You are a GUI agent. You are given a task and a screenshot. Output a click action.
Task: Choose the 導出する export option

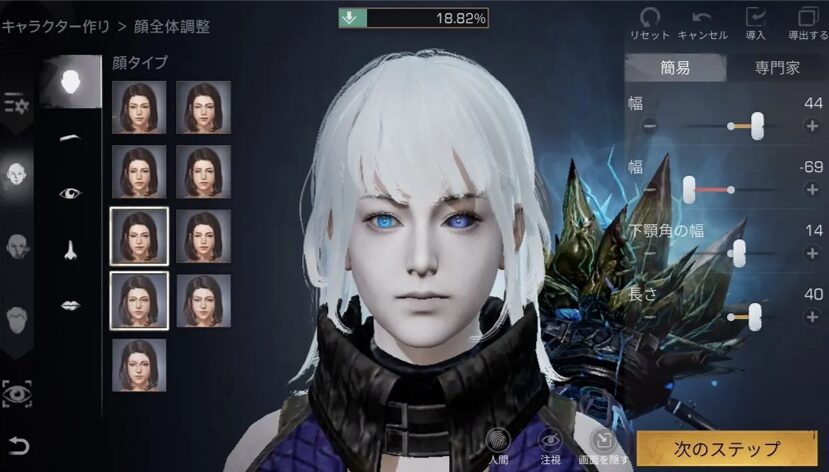pyautogui.click(x=807, y=22)
